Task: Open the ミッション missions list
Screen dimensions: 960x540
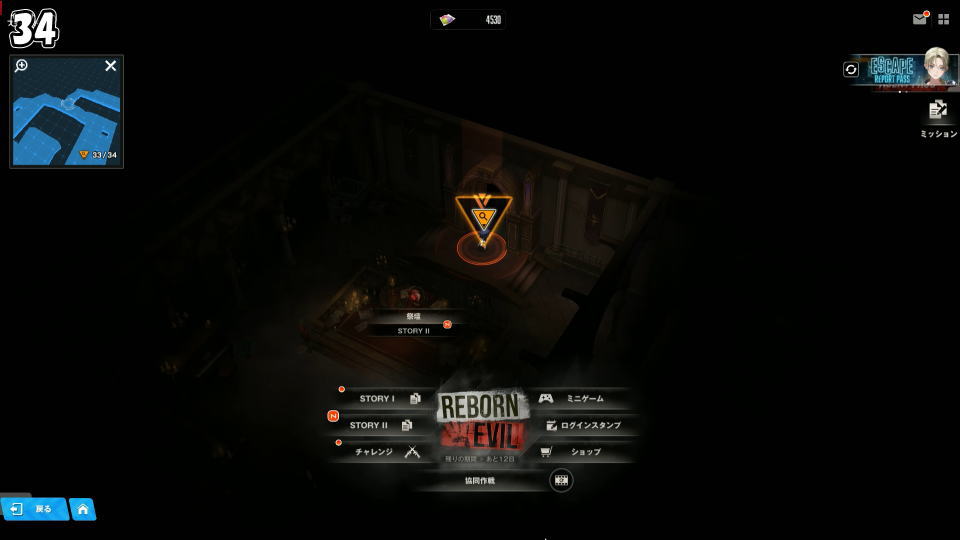Action: (x=938, y=114)
